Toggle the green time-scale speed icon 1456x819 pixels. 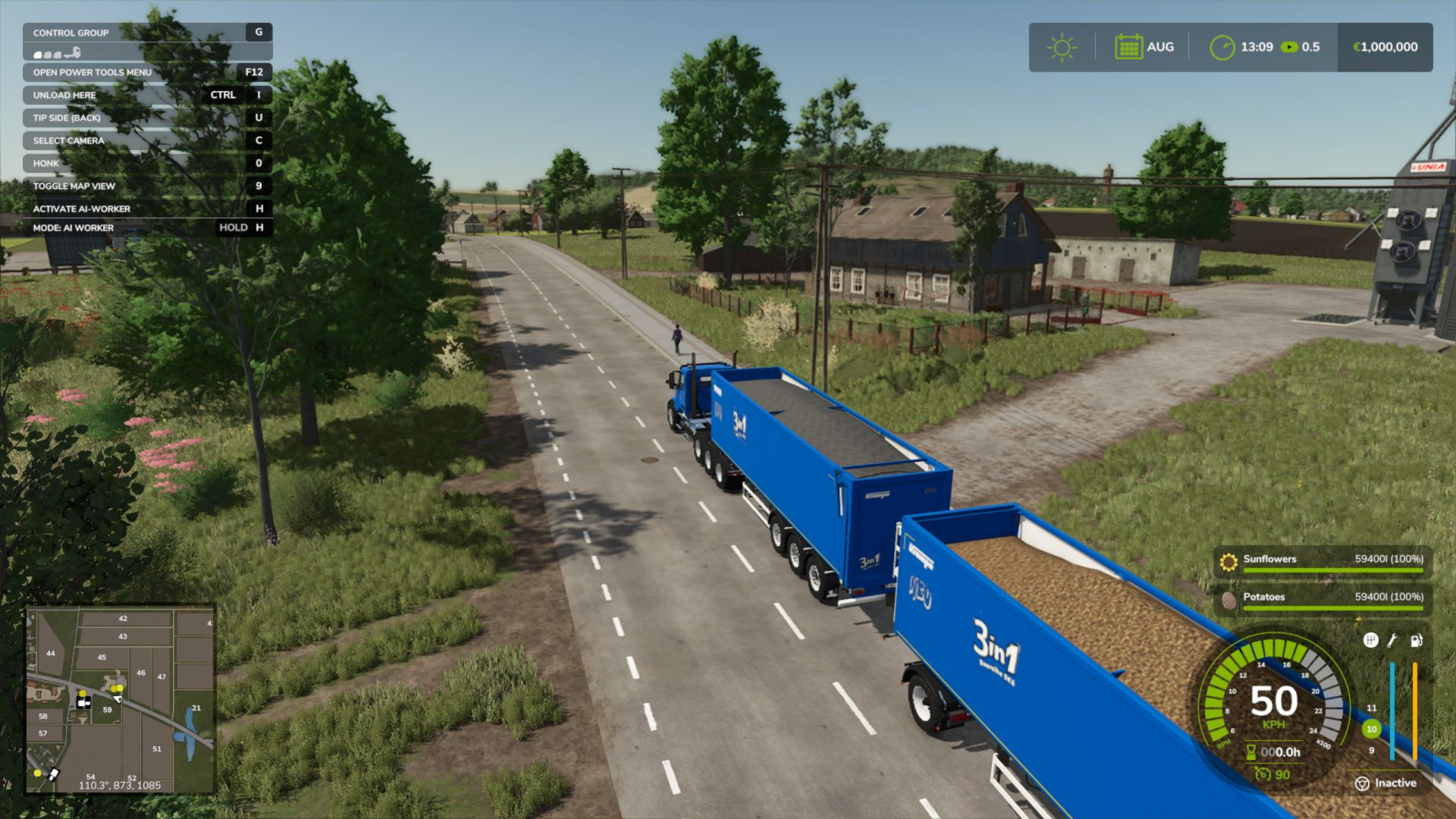tap(1289, 47)
